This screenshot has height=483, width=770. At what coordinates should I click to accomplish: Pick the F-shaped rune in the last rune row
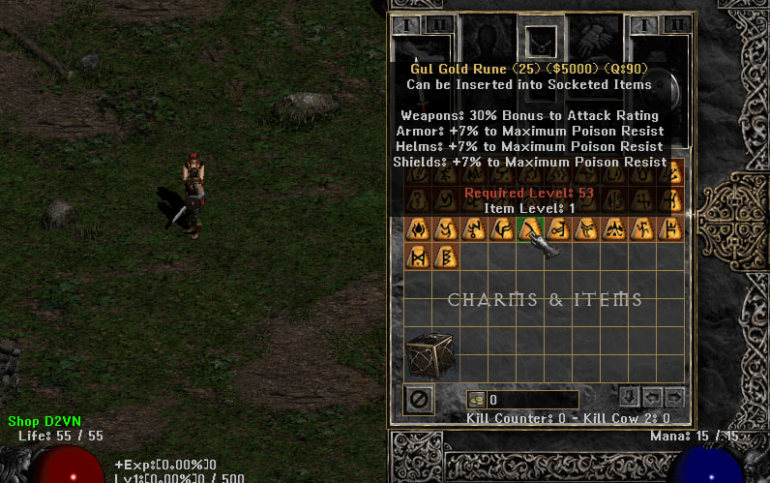pos(445,258)
